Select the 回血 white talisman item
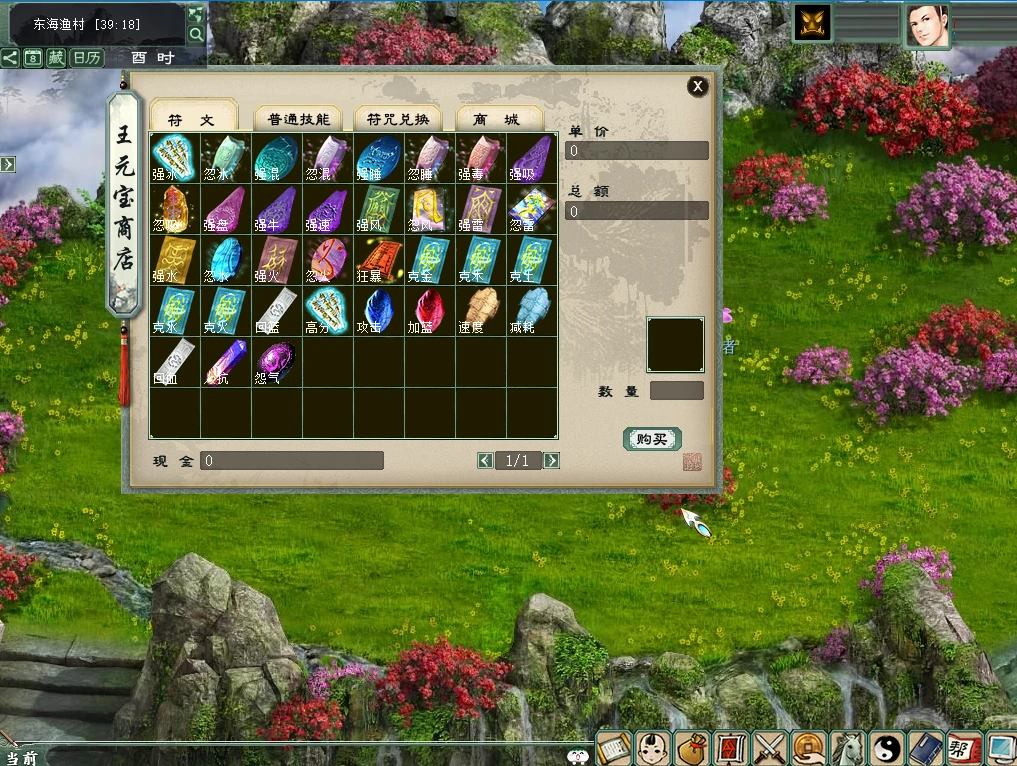The image size is (1017, 766). 175,362
